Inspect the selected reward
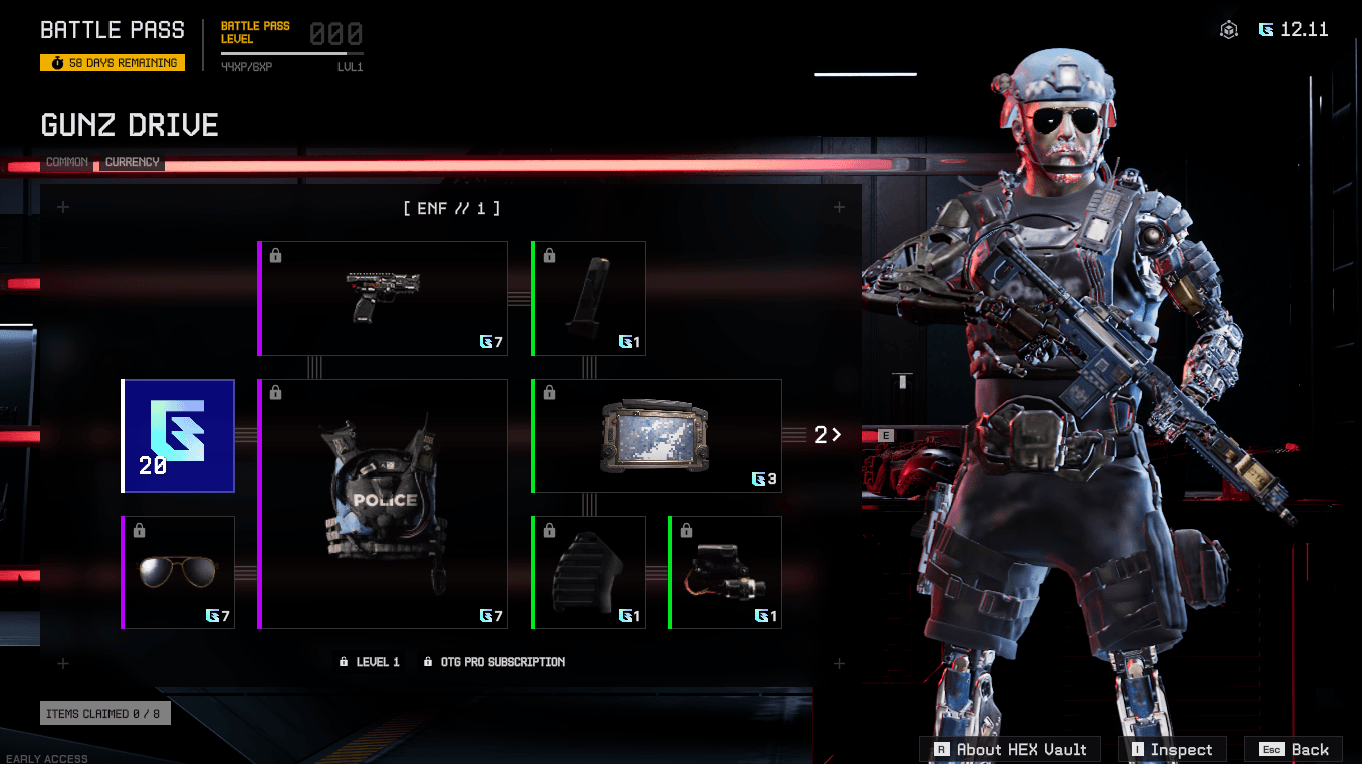This screenshot has height=764, width=1362. pyautogui.click(x=1171, y=749)
